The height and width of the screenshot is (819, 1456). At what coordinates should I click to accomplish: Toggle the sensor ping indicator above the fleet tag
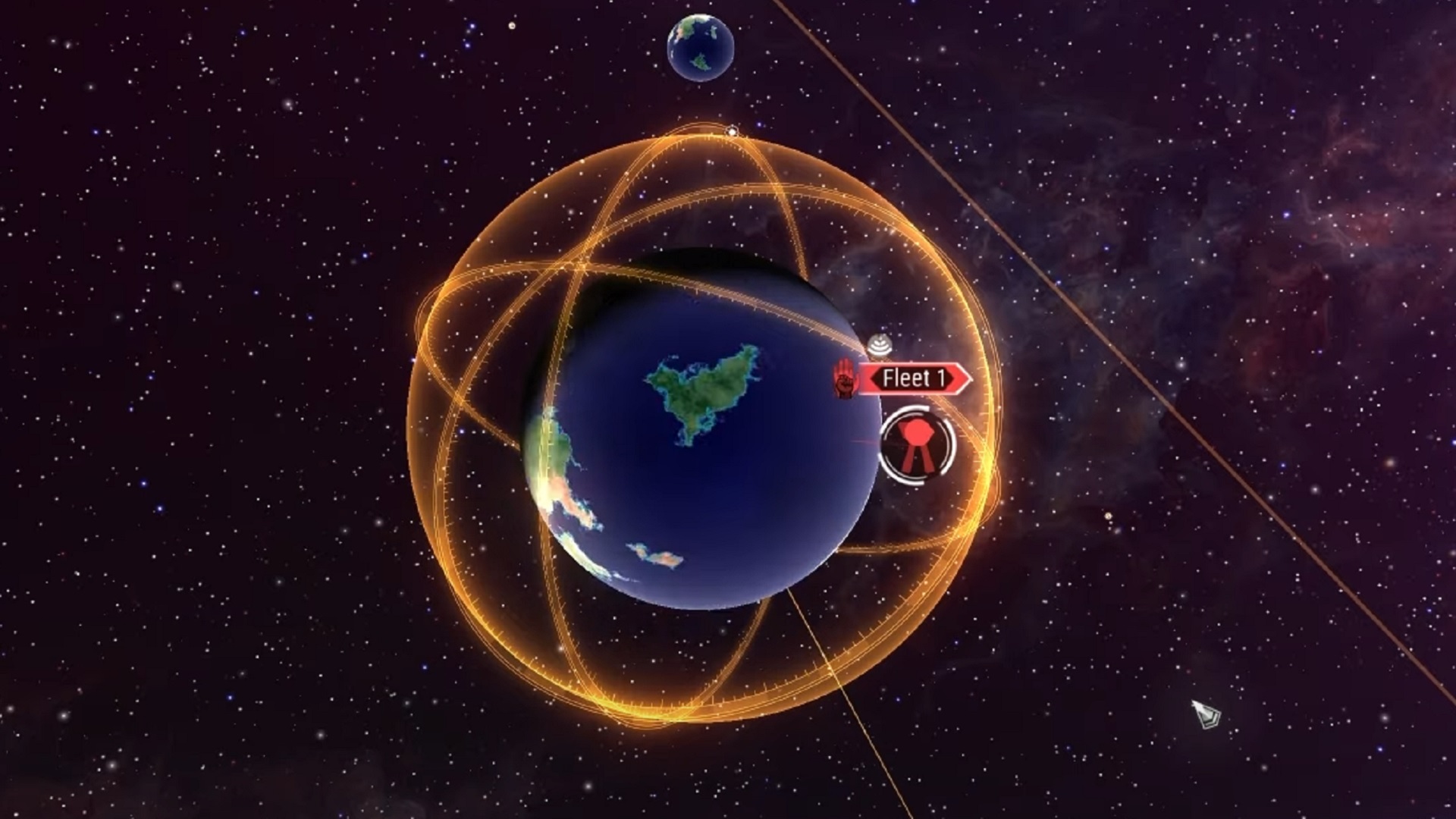click(x=878, y=346)
